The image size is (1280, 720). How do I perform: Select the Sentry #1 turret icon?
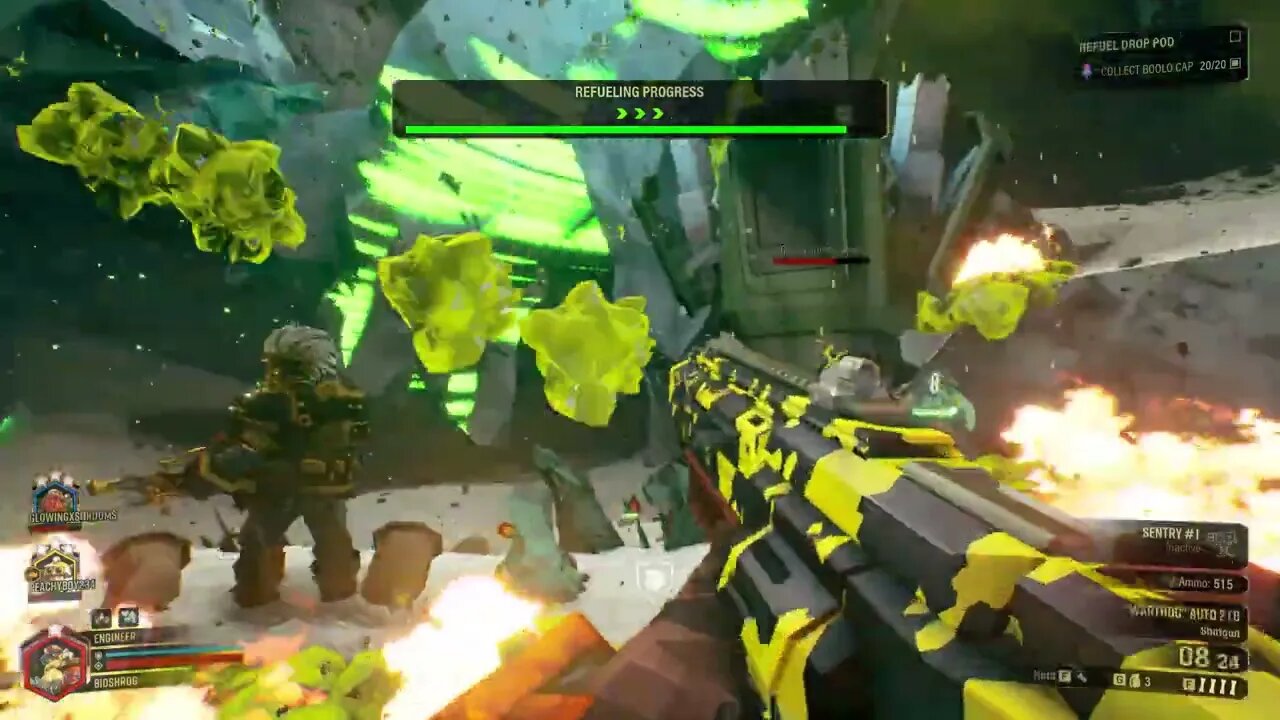click(1223, 539)
